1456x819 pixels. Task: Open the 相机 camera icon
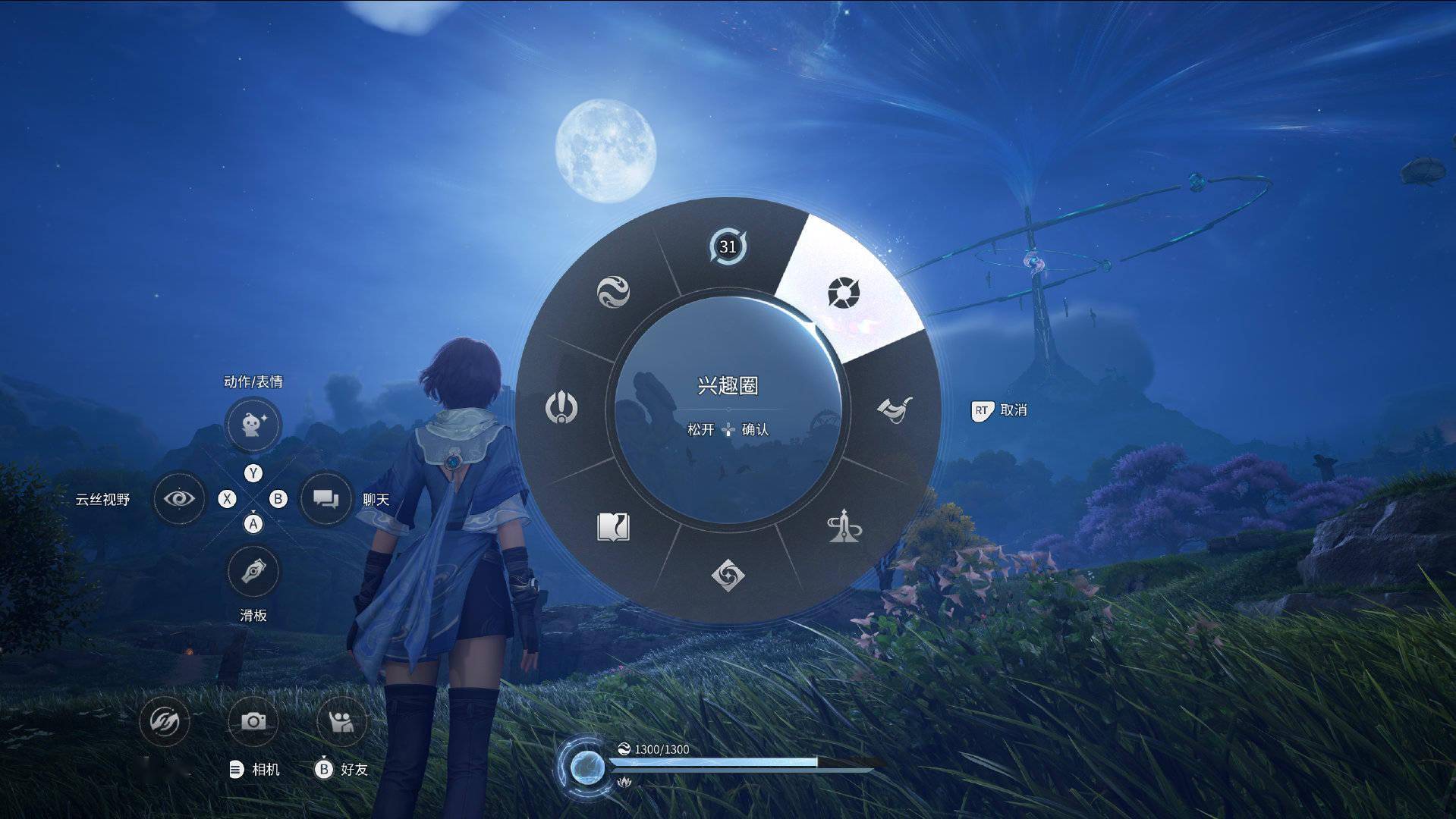click(253, 720)
